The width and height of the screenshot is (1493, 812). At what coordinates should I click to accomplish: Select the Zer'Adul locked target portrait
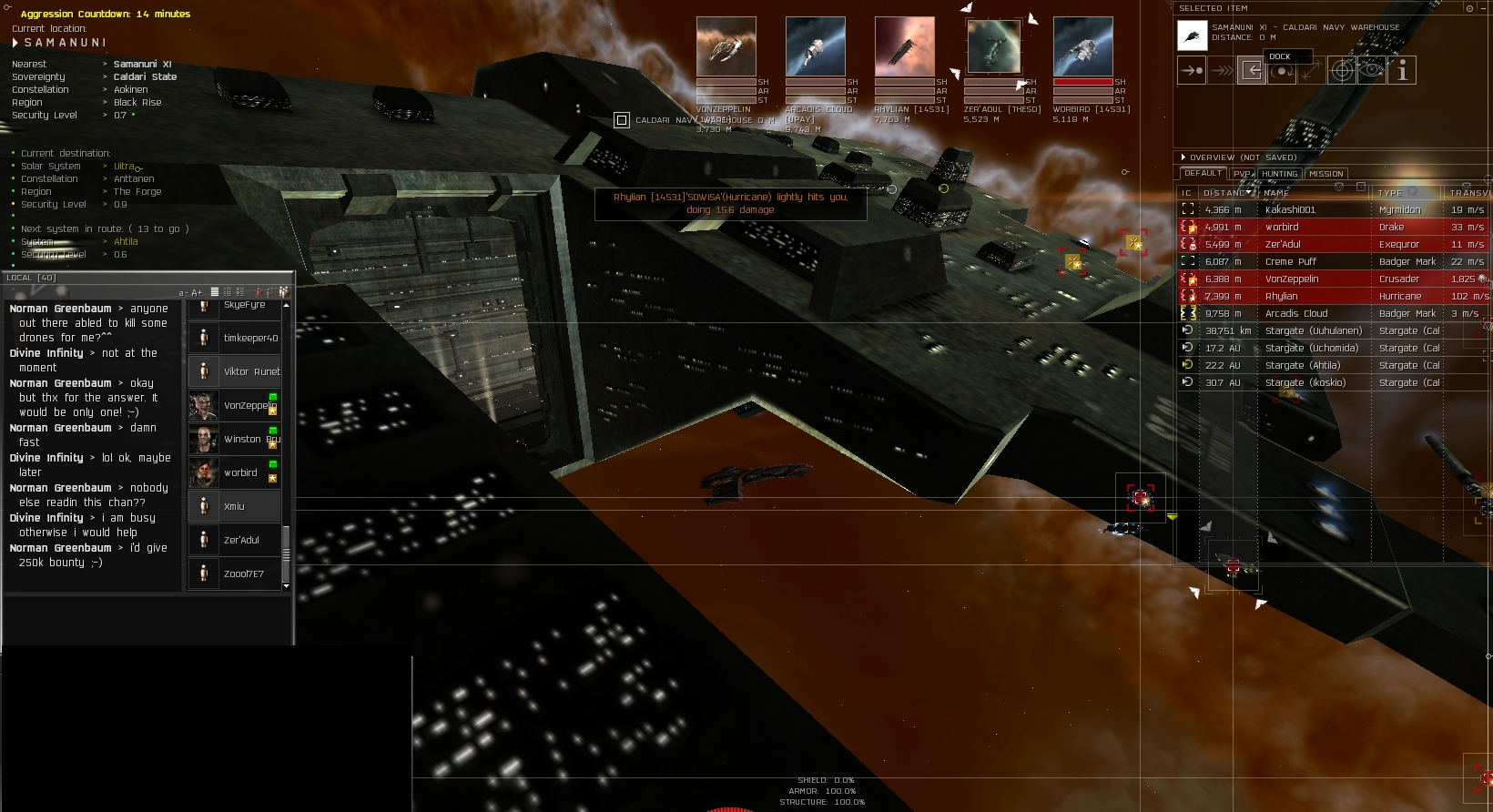[x=994, y=46]
